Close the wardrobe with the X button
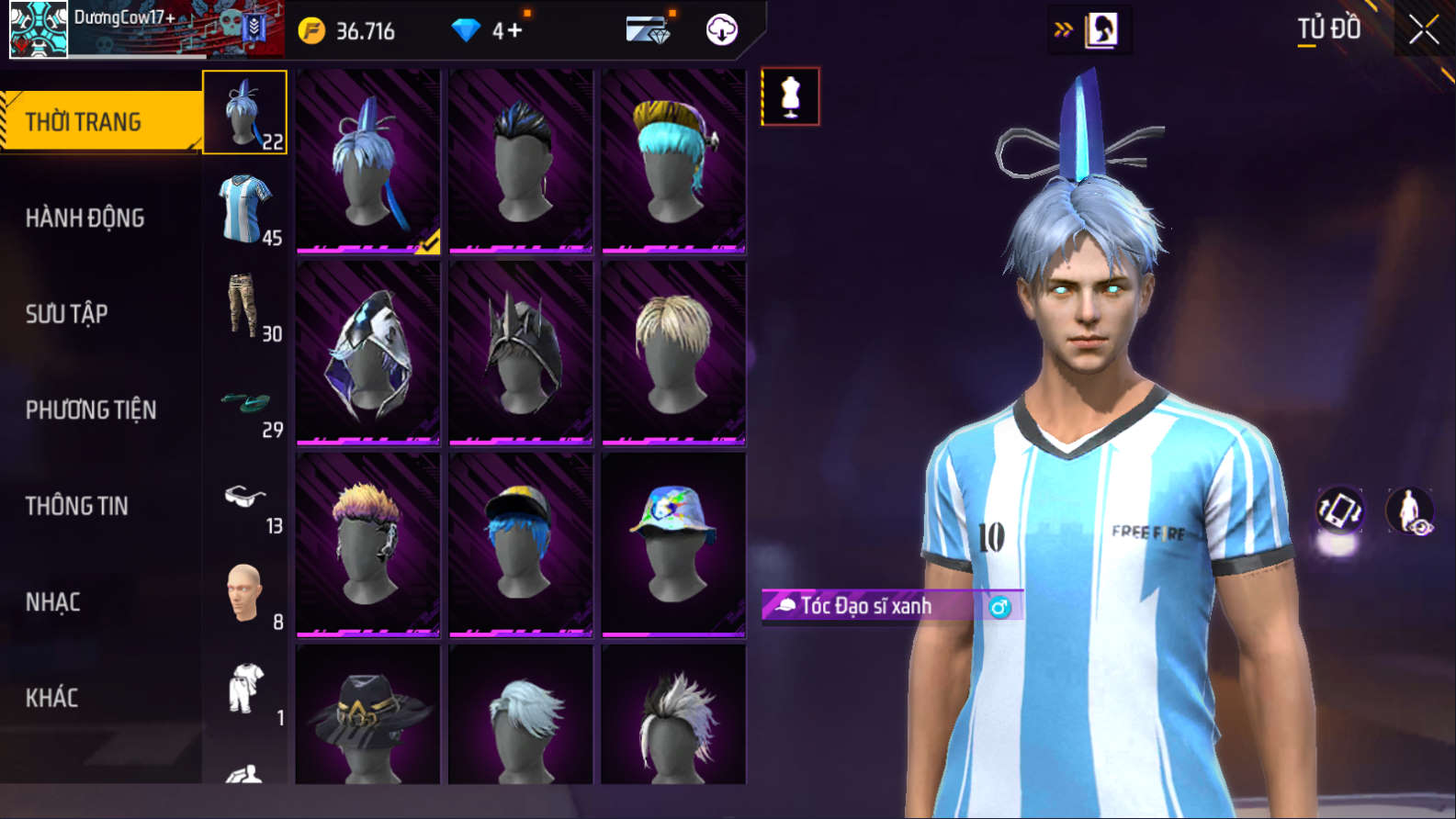 (1423, 30)
